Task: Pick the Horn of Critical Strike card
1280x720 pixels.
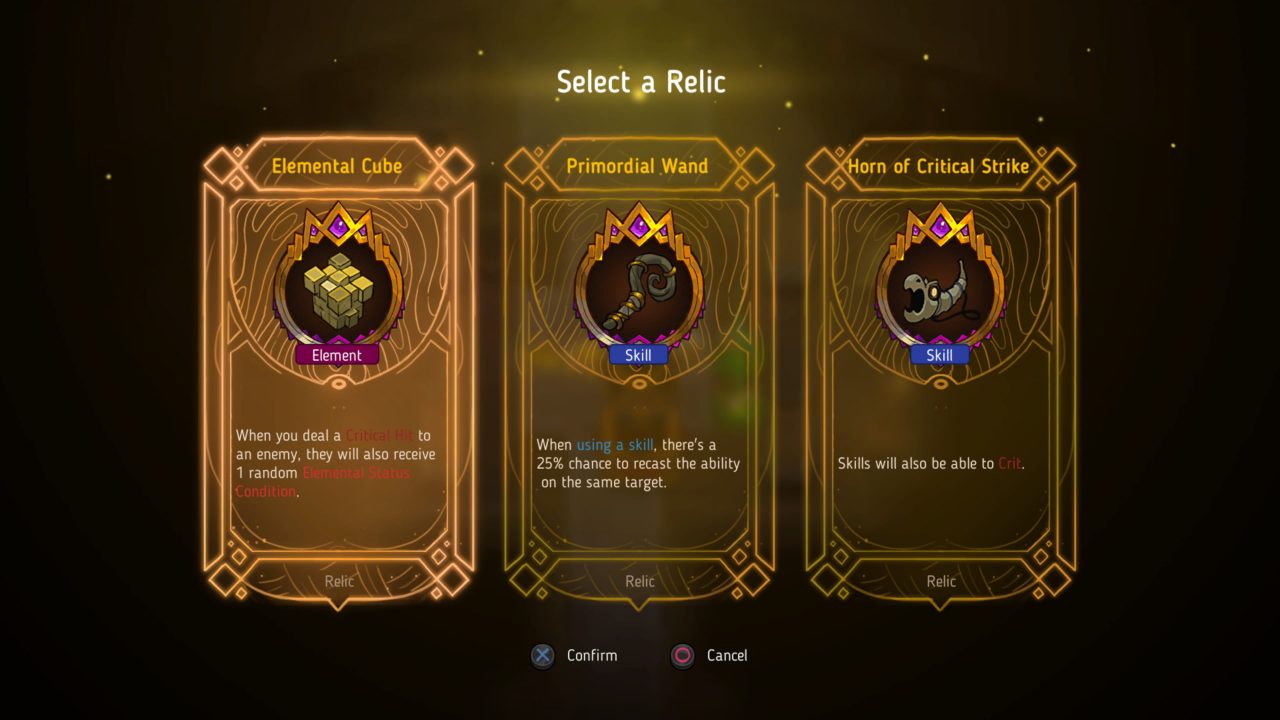Action: 940,372
